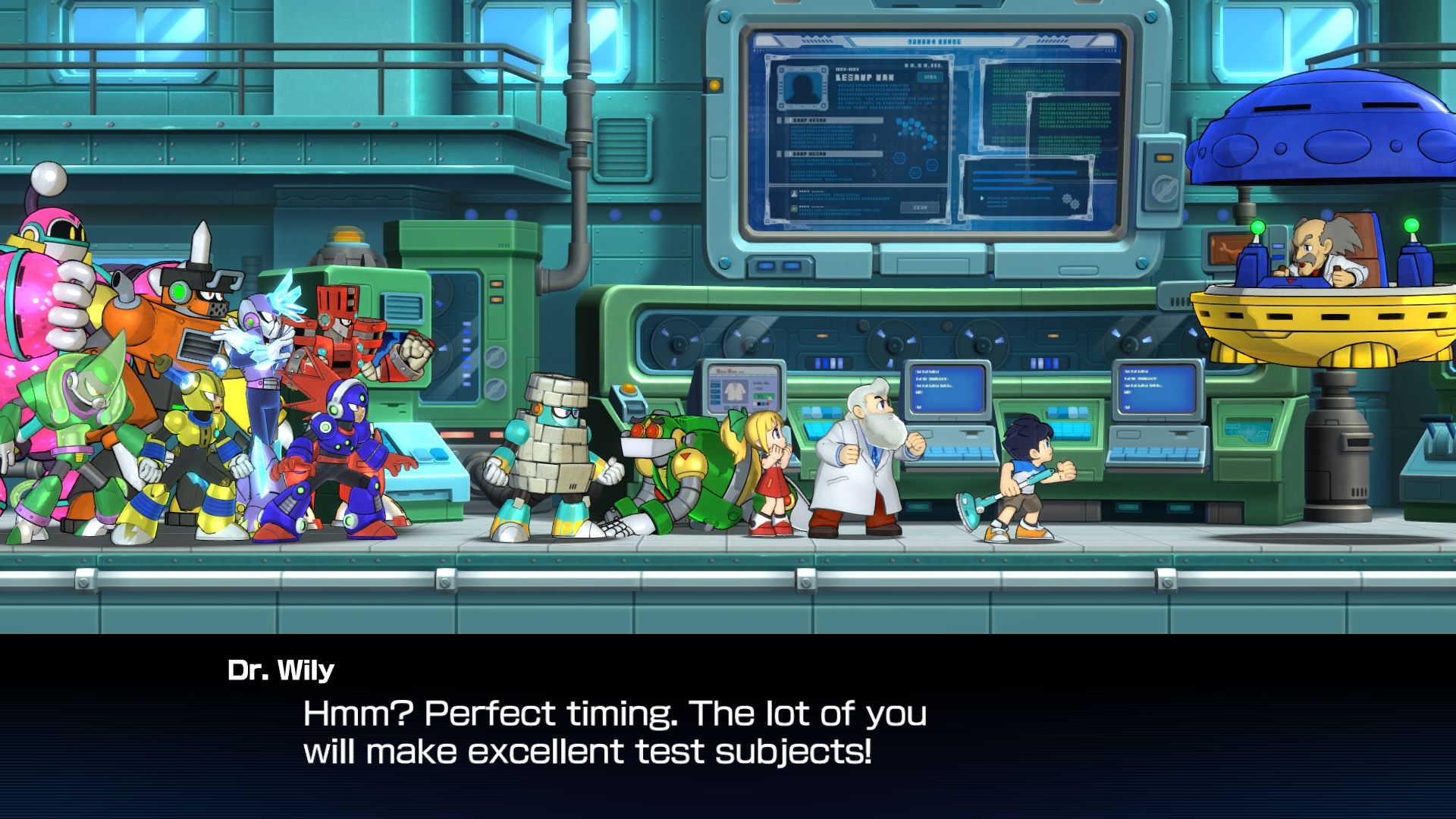
Task: Click the yellow indicator light above the monitor
Action: (714, 86)
